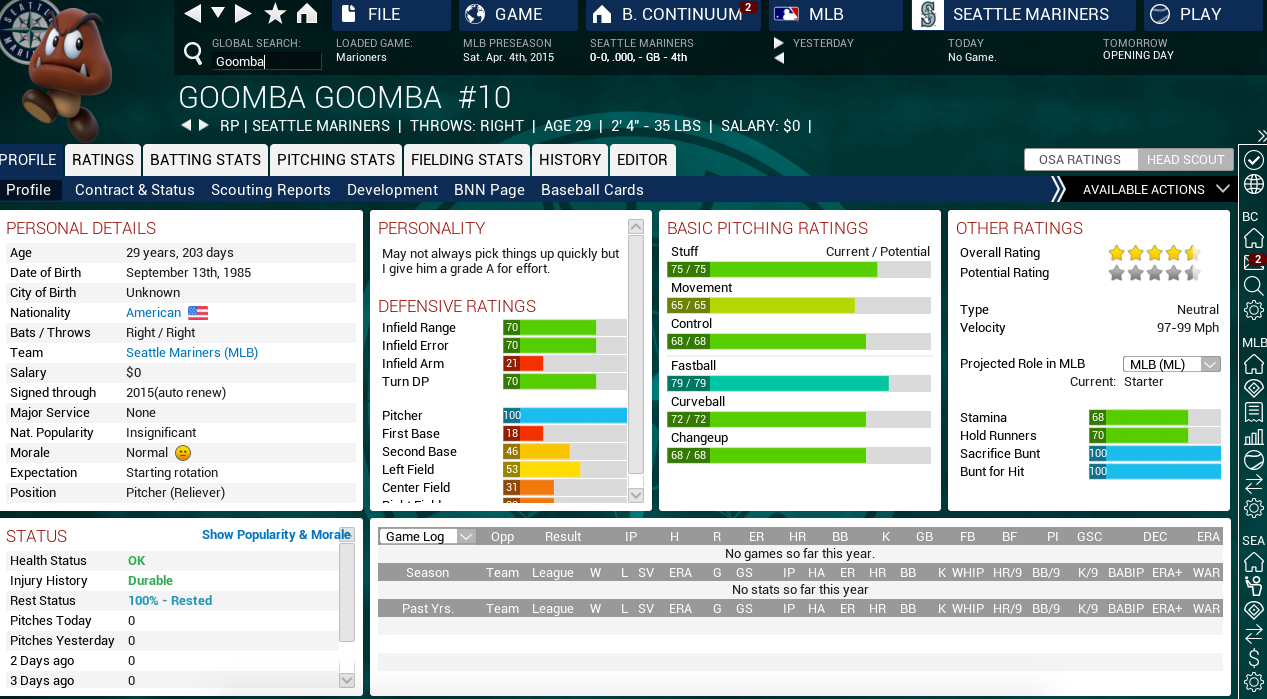Open the MLB league menu
The width and height of the screenshot is (1267, 699).
coord(836,15)
